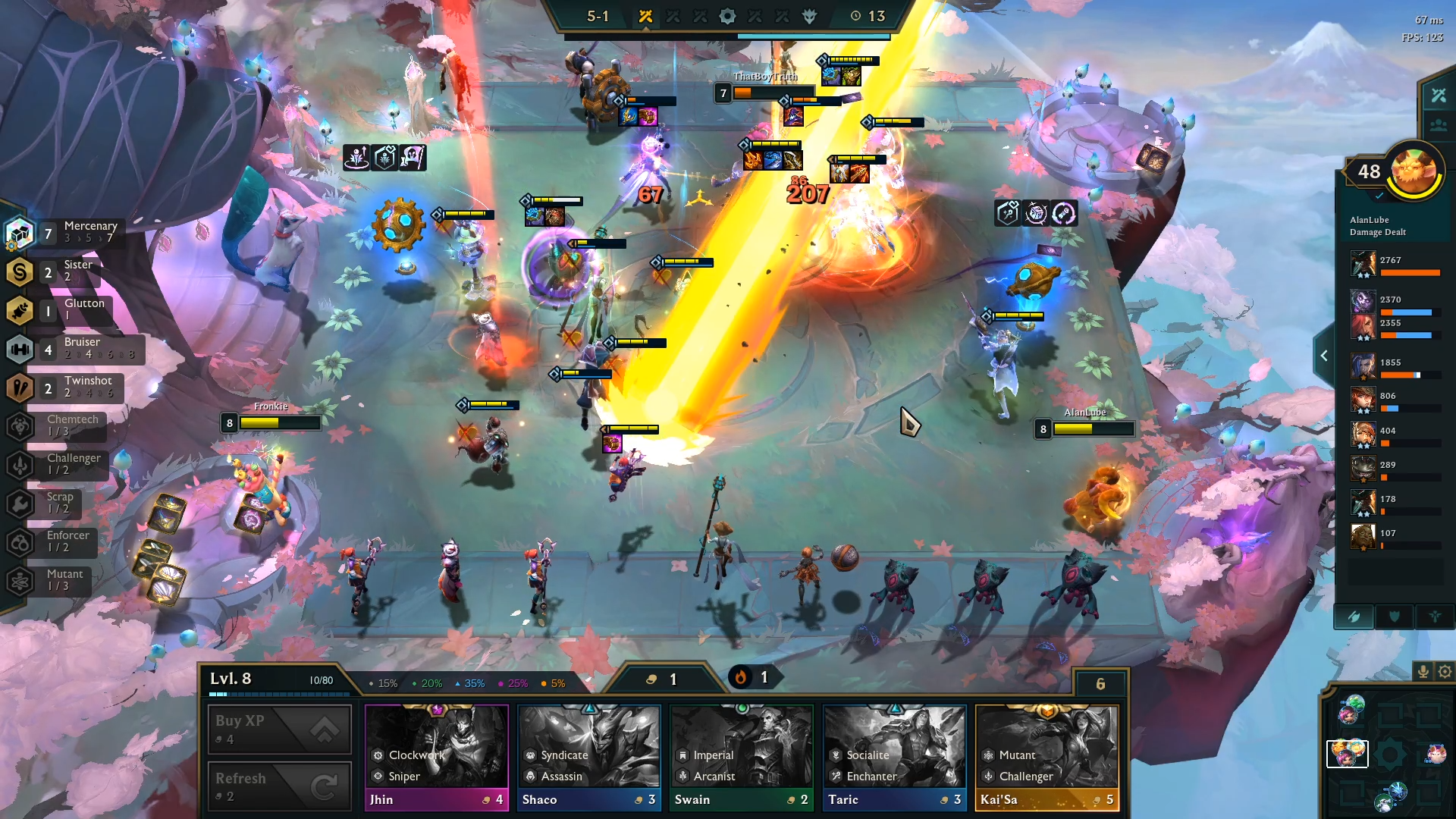Select the Bruiser trait icon
The width and height of the screenshot is (1456, 819).
coord(20,350)
